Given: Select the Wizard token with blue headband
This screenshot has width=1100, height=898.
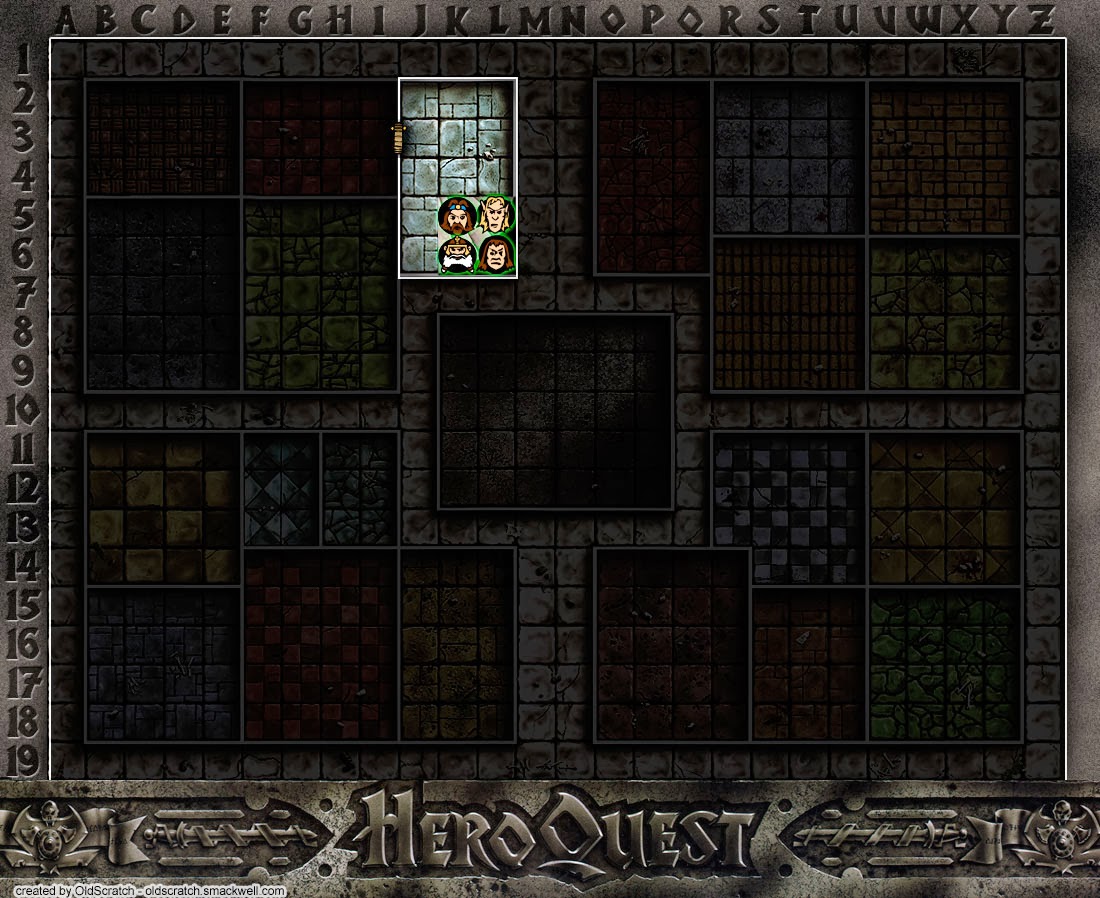Looking at the screenshot, I should (457, 214).
